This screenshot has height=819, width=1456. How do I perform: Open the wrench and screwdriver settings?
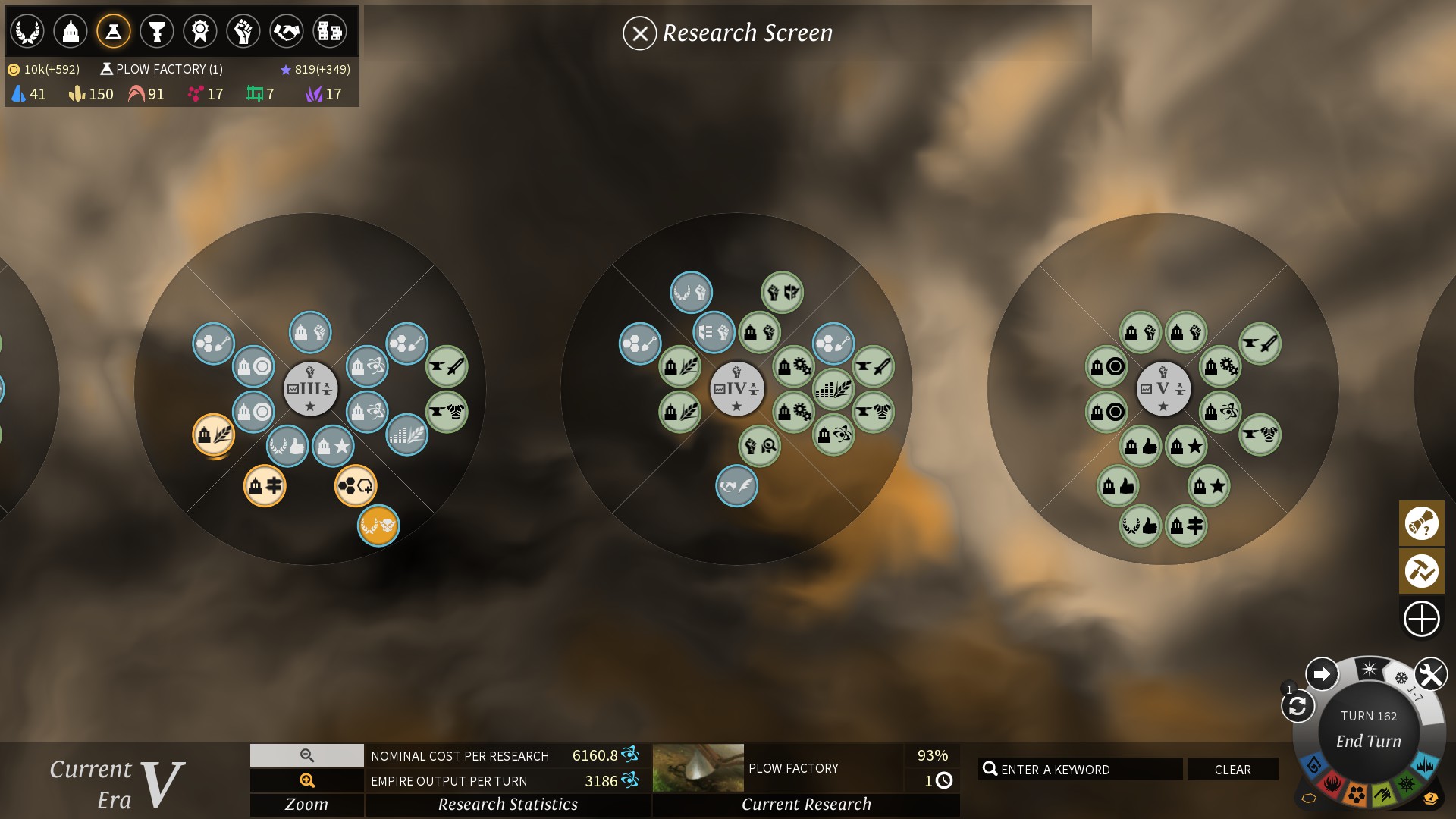coord(1430,674)
